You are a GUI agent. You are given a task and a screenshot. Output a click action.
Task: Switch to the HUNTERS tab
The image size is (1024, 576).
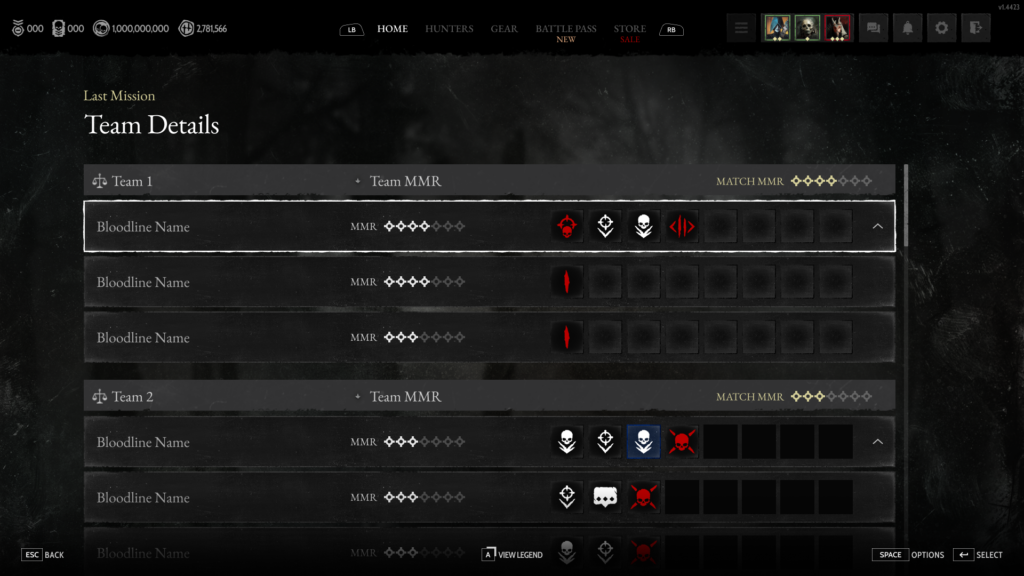(449, 29)
